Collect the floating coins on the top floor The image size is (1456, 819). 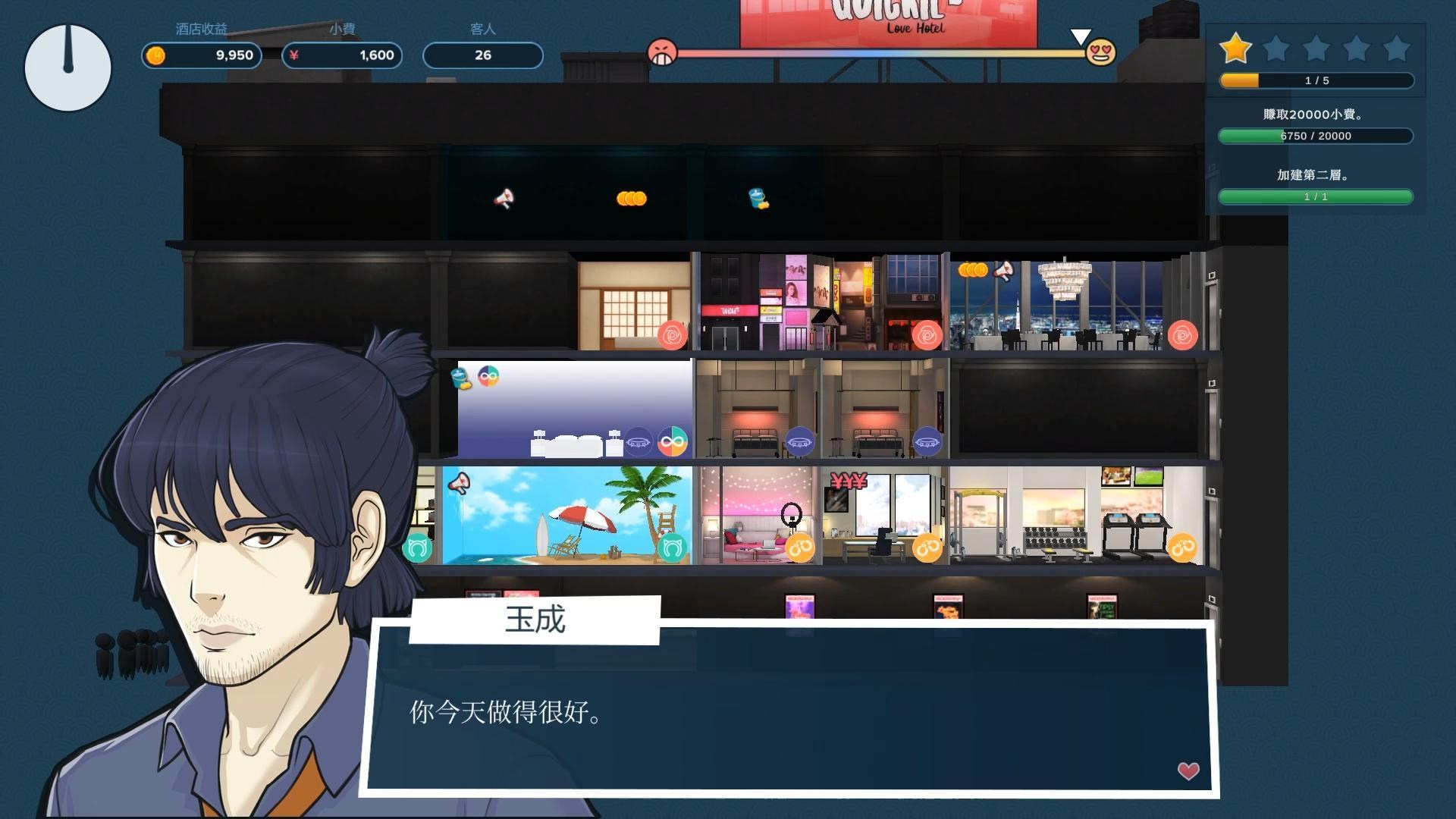pyautogui.click(x=629, y=198)
